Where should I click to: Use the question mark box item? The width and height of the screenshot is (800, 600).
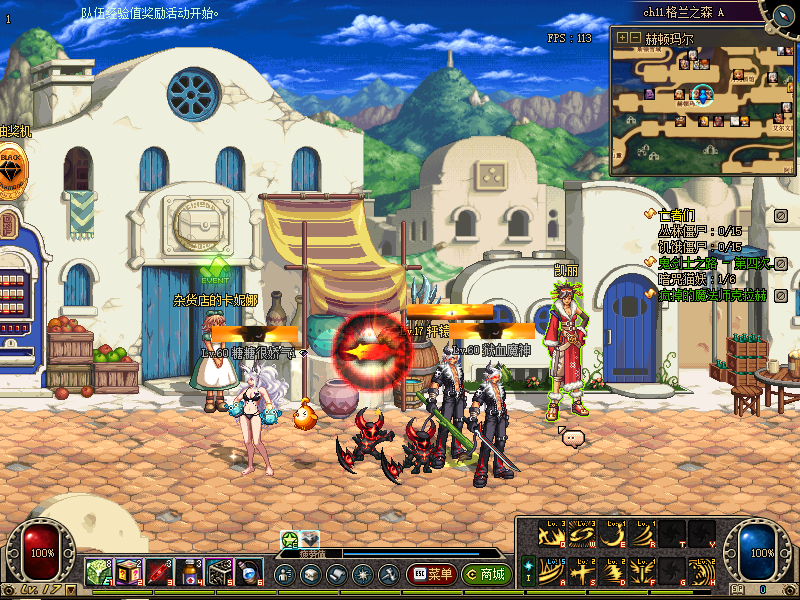[127, 573]
